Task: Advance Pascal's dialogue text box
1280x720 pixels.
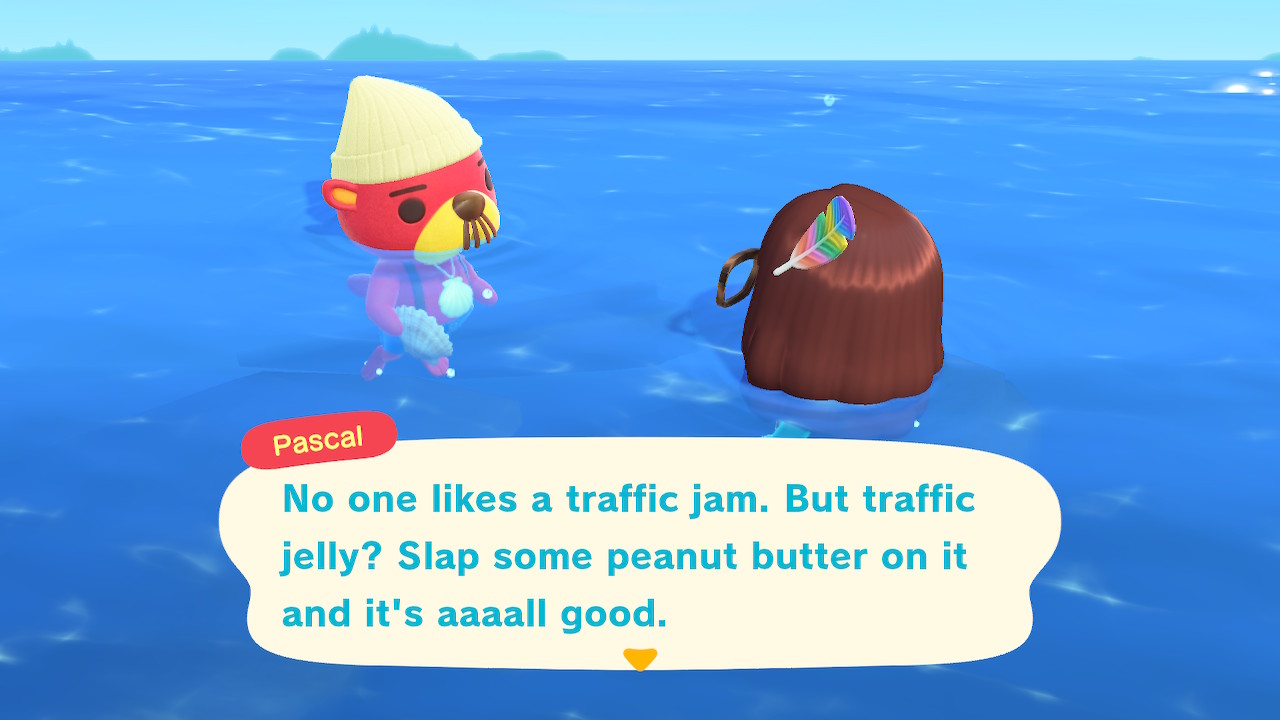Action: click(x=640, y=553)
